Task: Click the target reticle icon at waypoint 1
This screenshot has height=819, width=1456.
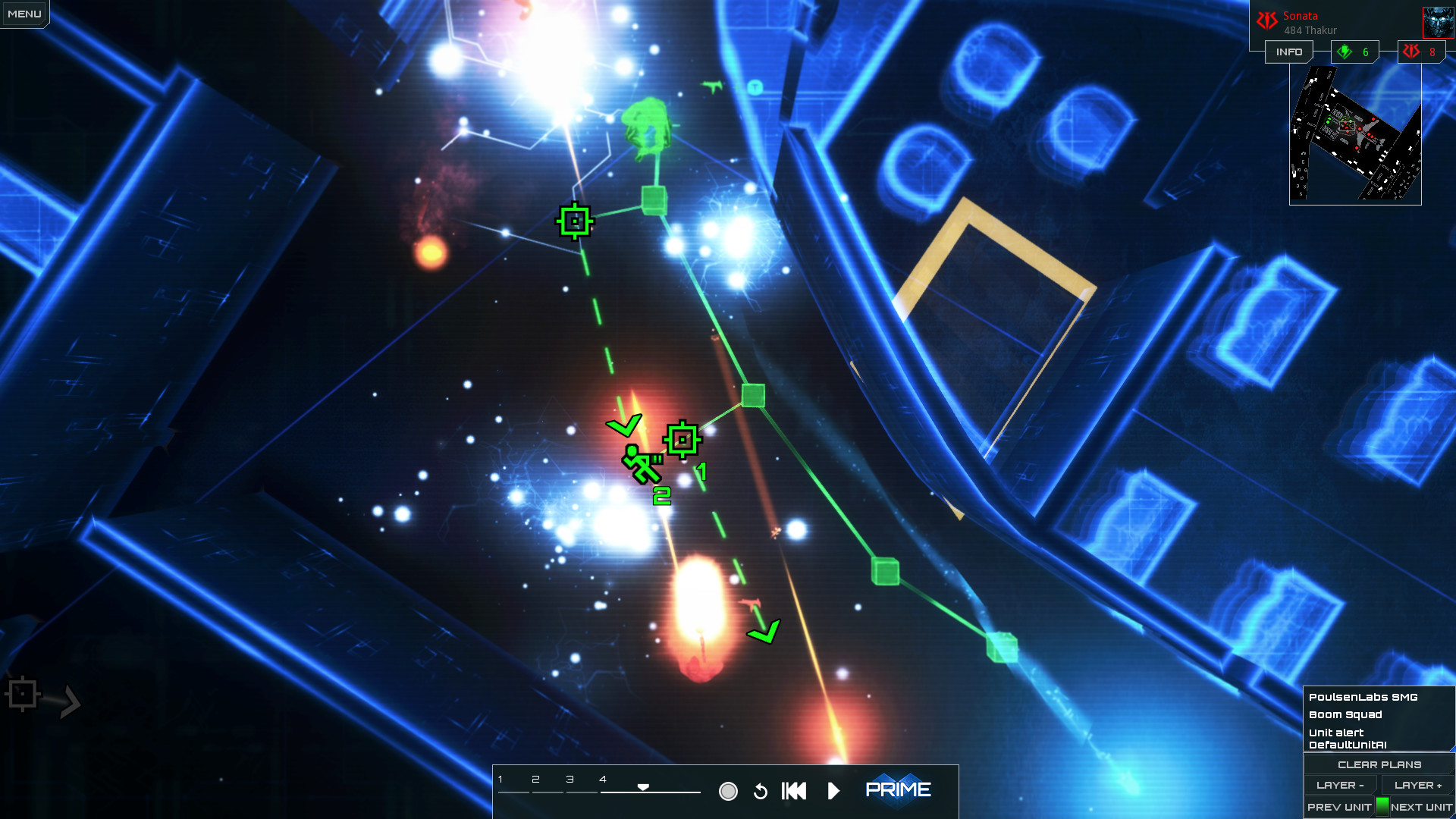Action: point(683,438)
